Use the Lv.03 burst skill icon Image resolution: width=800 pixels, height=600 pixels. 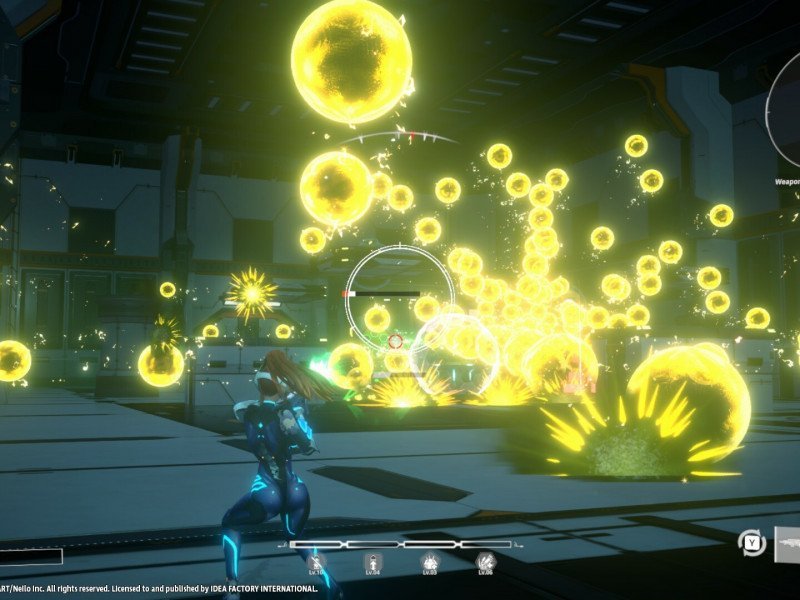pyautogui.click(x=430, y=563)
